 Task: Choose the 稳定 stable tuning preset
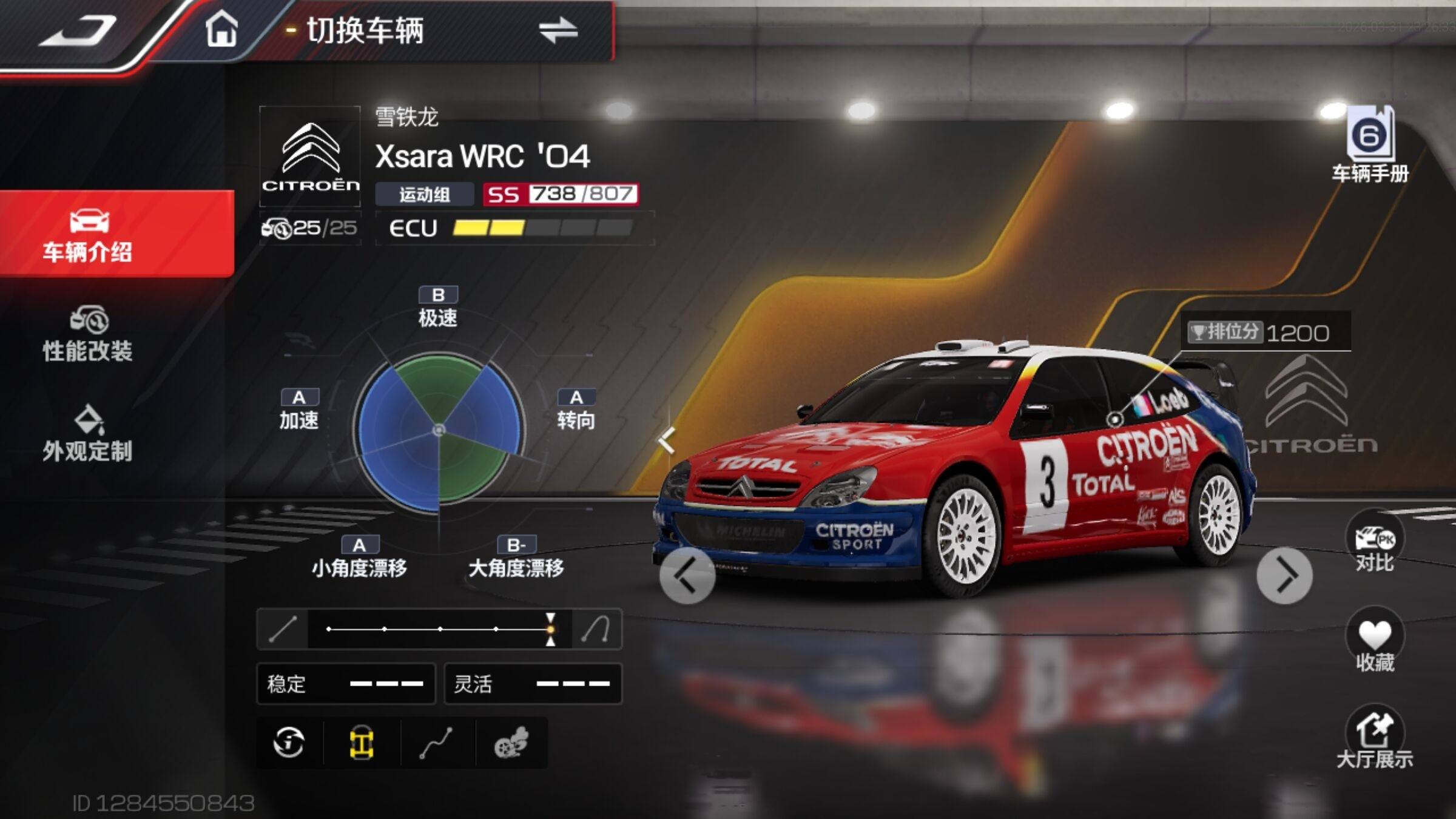346,684
